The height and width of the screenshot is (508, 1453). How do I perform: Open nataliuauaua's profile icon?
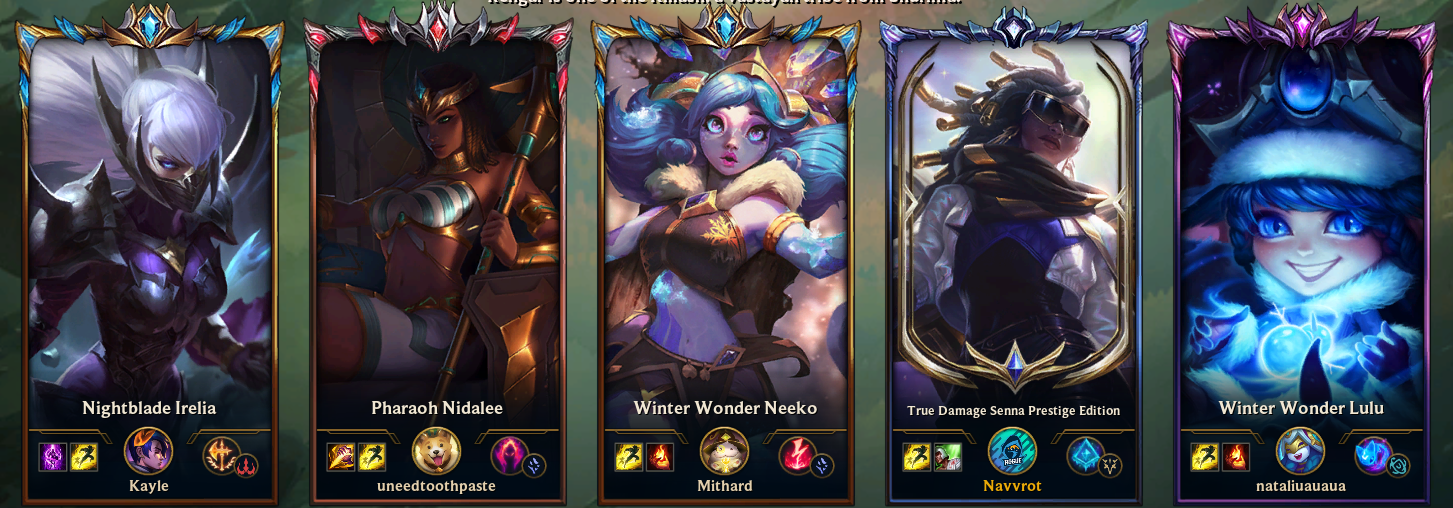(x=1301, y=451)
